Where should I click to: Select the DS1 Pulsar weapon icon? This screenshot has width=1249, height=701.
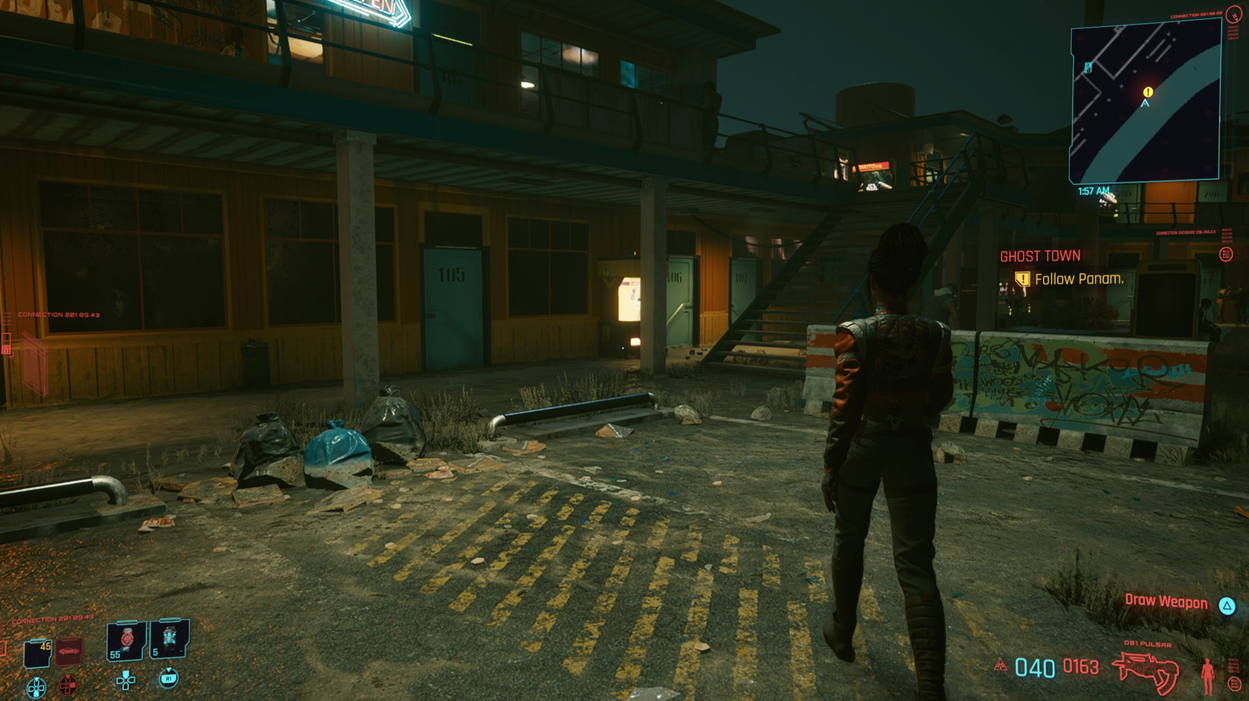(1145, 670)
